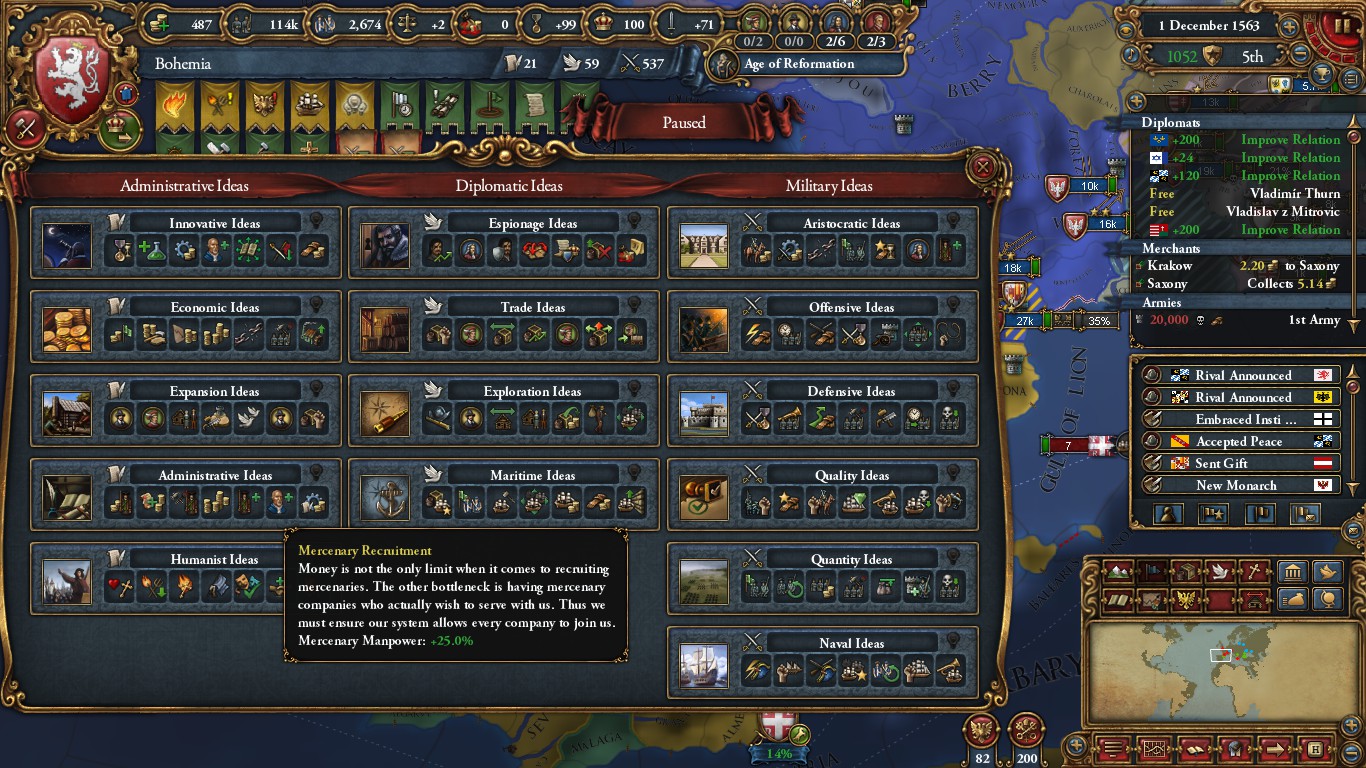Viewport: 1366px width, 768px height.
Task: Close the idea groups panel
Action: coord(983,166)
